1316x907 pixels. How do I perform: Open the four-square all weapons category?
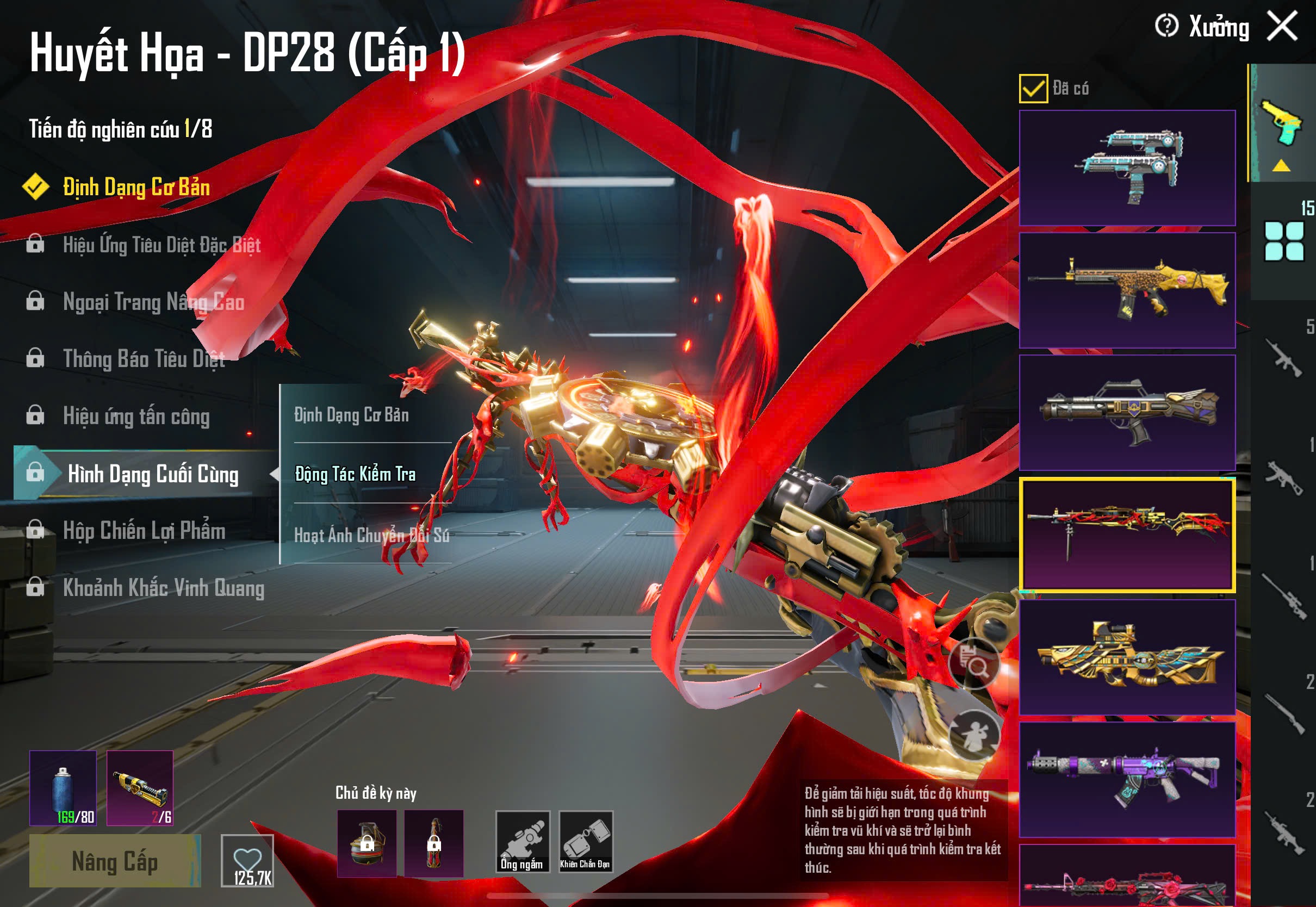pos(1283,241)
